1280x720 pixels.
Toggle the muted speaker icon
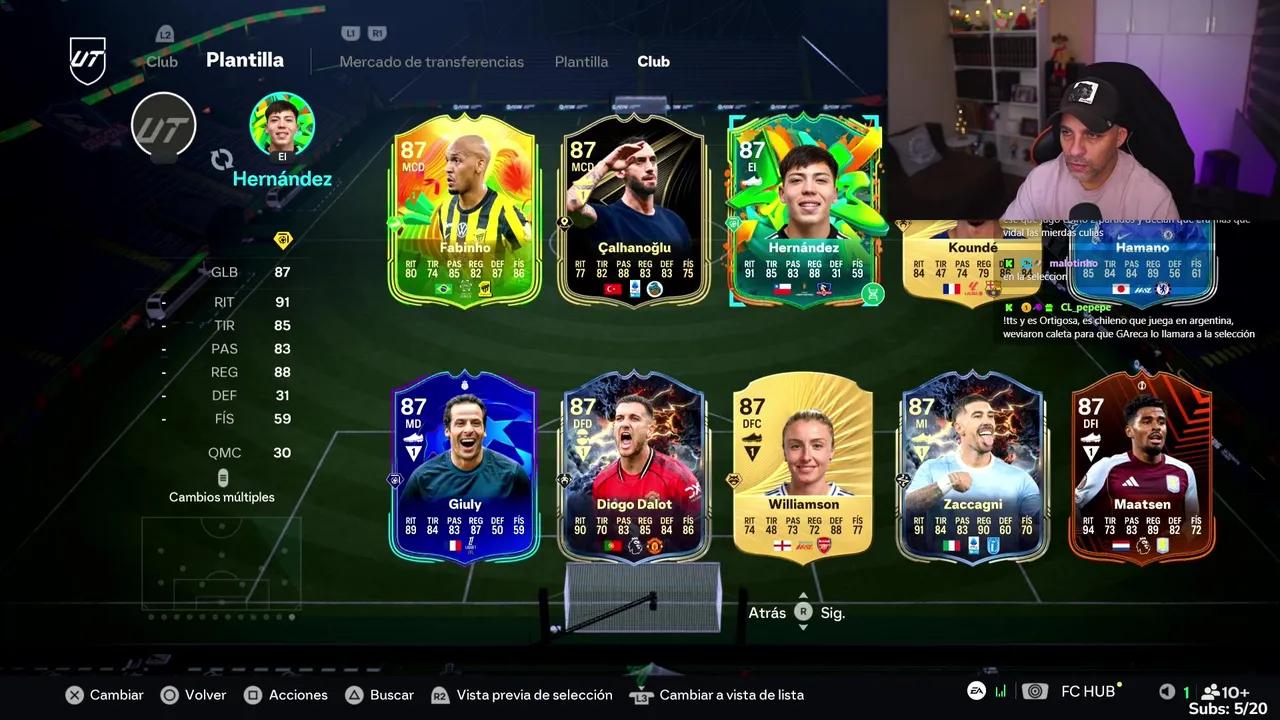(1166, 691)
